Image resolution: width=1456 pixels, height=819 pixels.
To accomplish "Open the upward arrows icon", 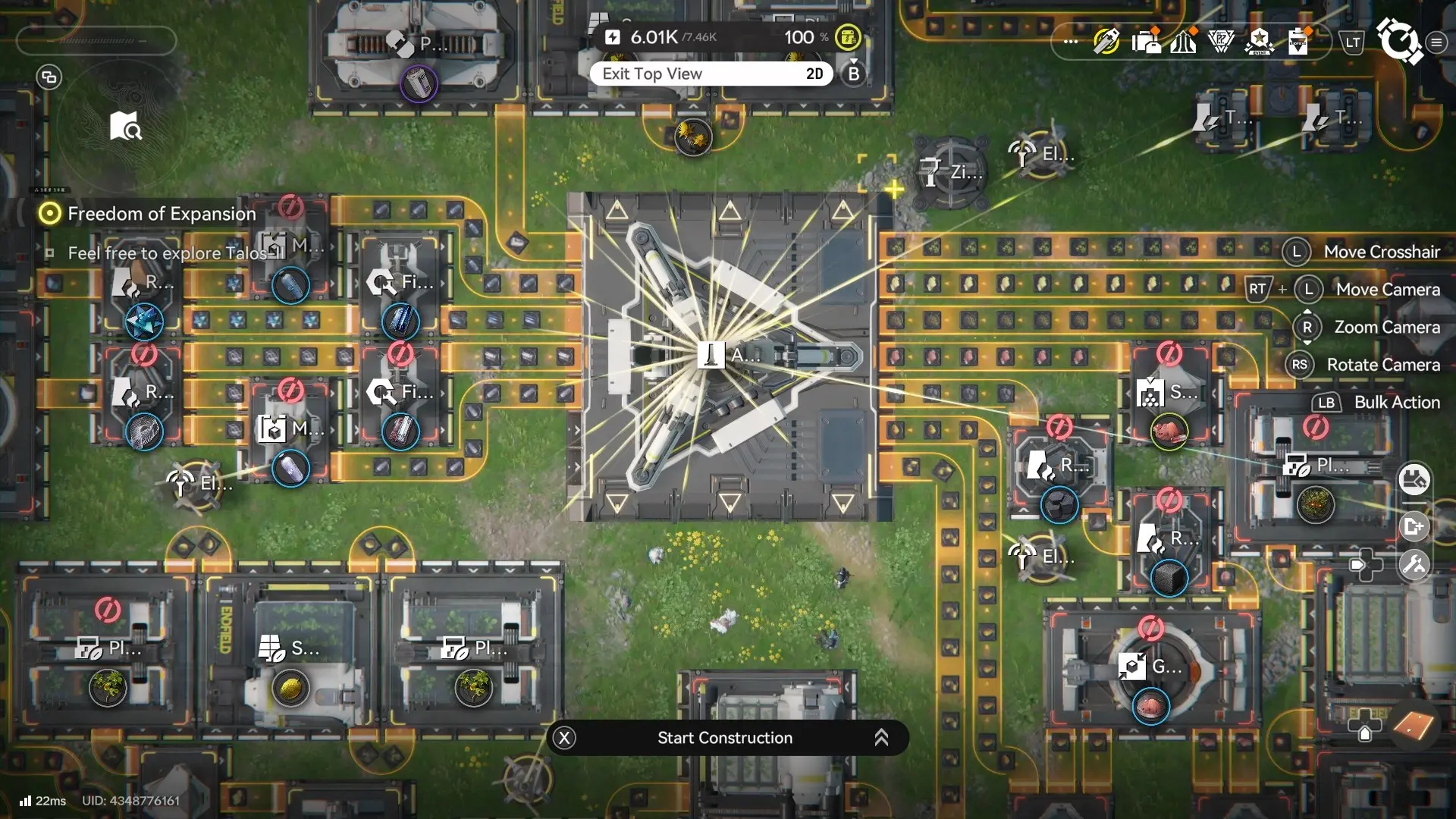I will click(x=1183, y=42).
